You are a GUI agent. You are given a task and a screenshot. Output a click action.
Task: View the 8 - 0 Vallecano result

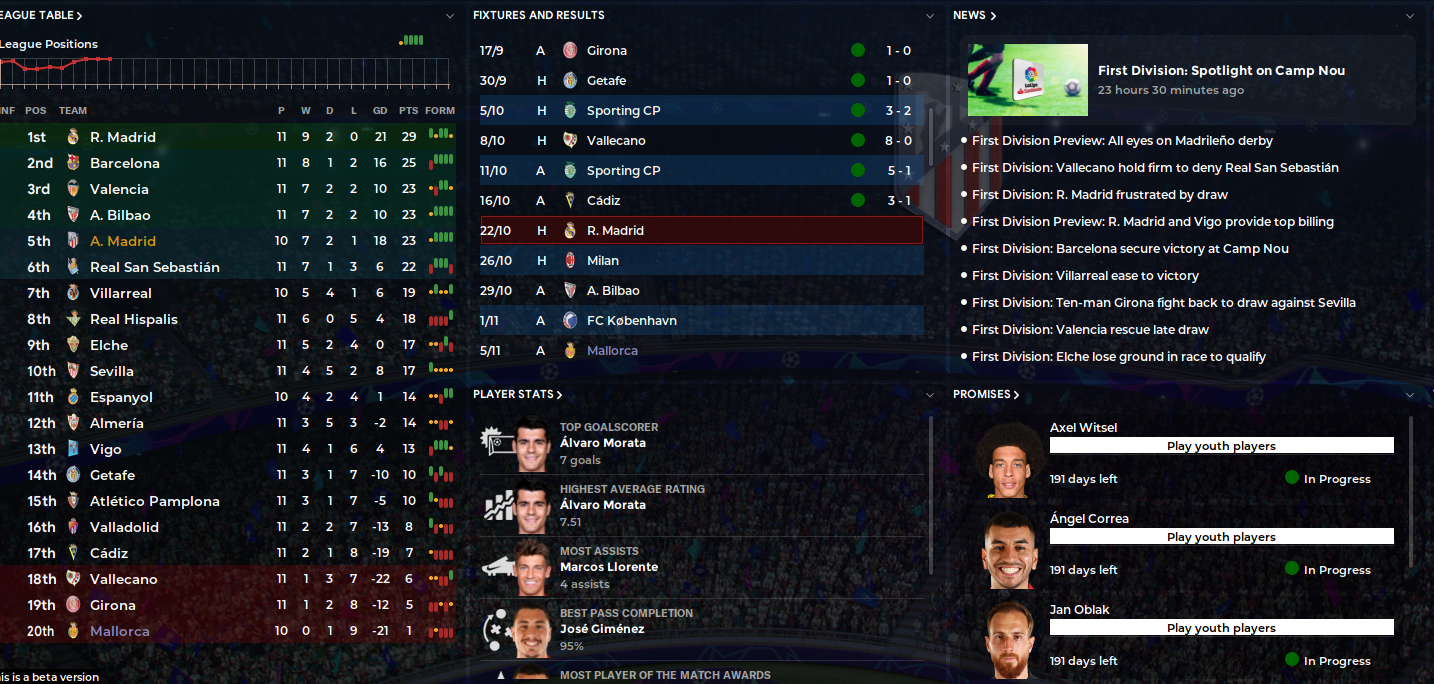(700, 140)
